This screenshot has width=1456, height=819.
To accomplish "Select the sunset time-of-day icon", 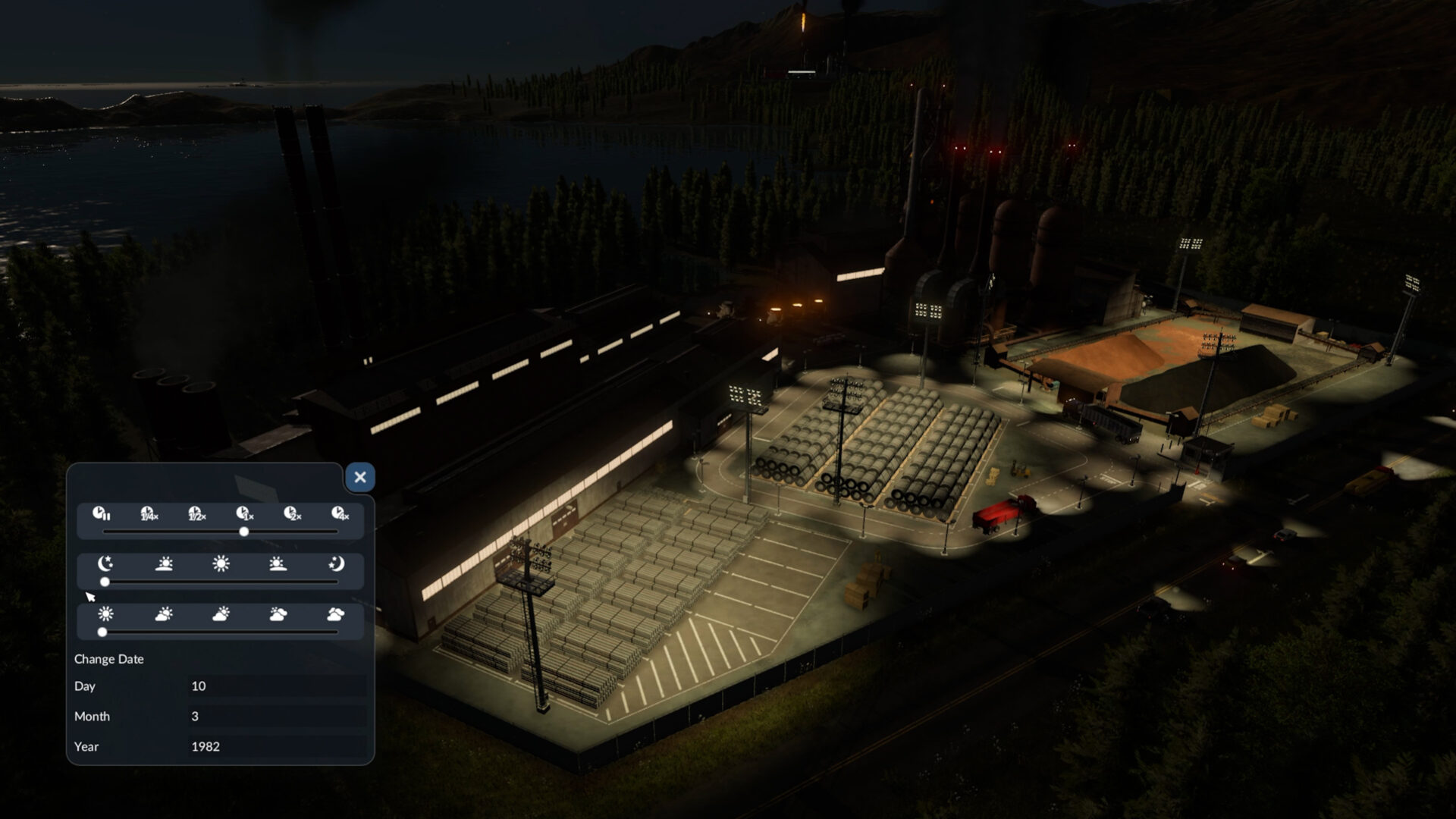I will coord(278,565).
